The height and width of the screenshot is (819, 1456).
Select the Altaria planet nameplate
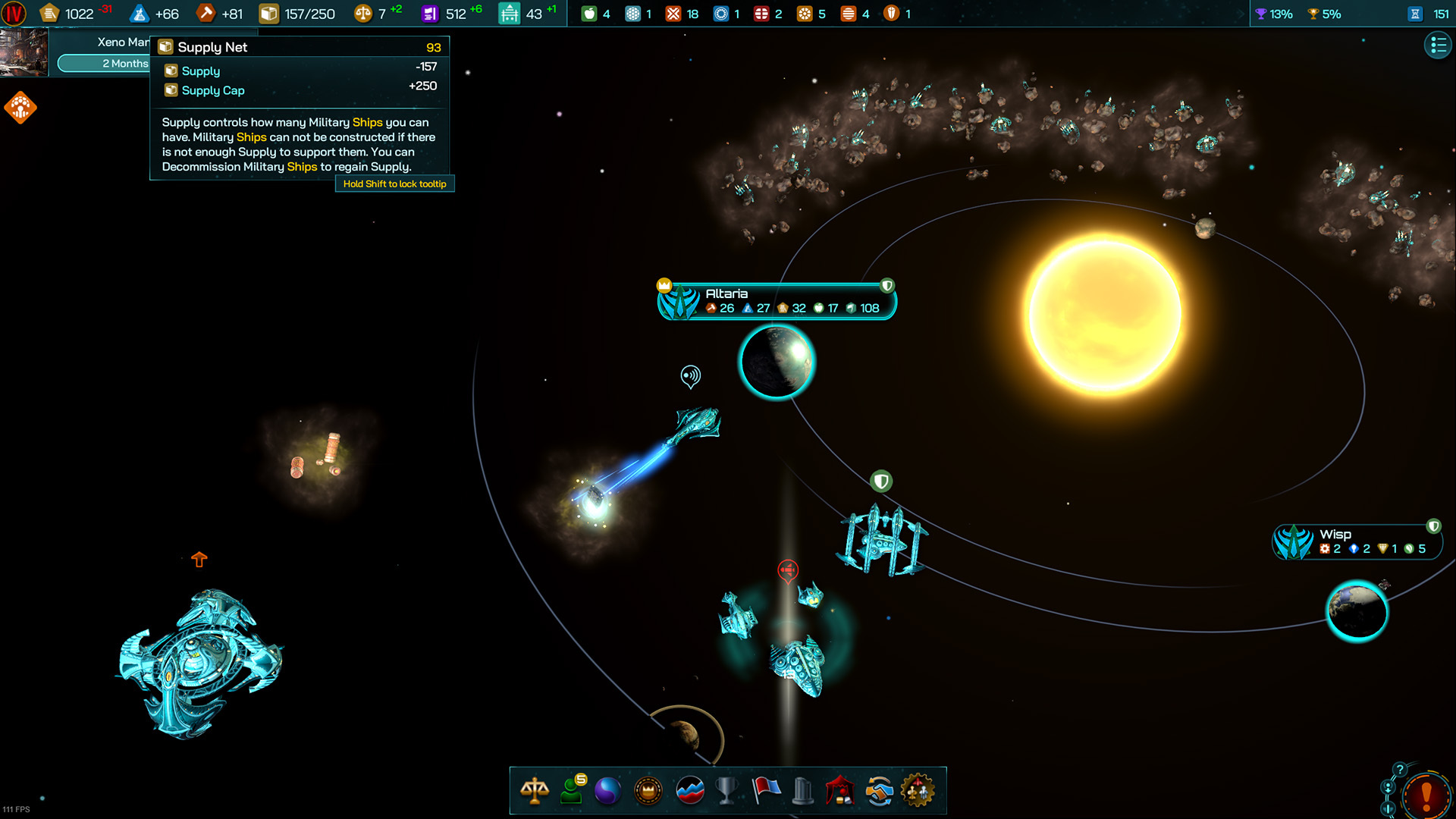tap(777, 301)
